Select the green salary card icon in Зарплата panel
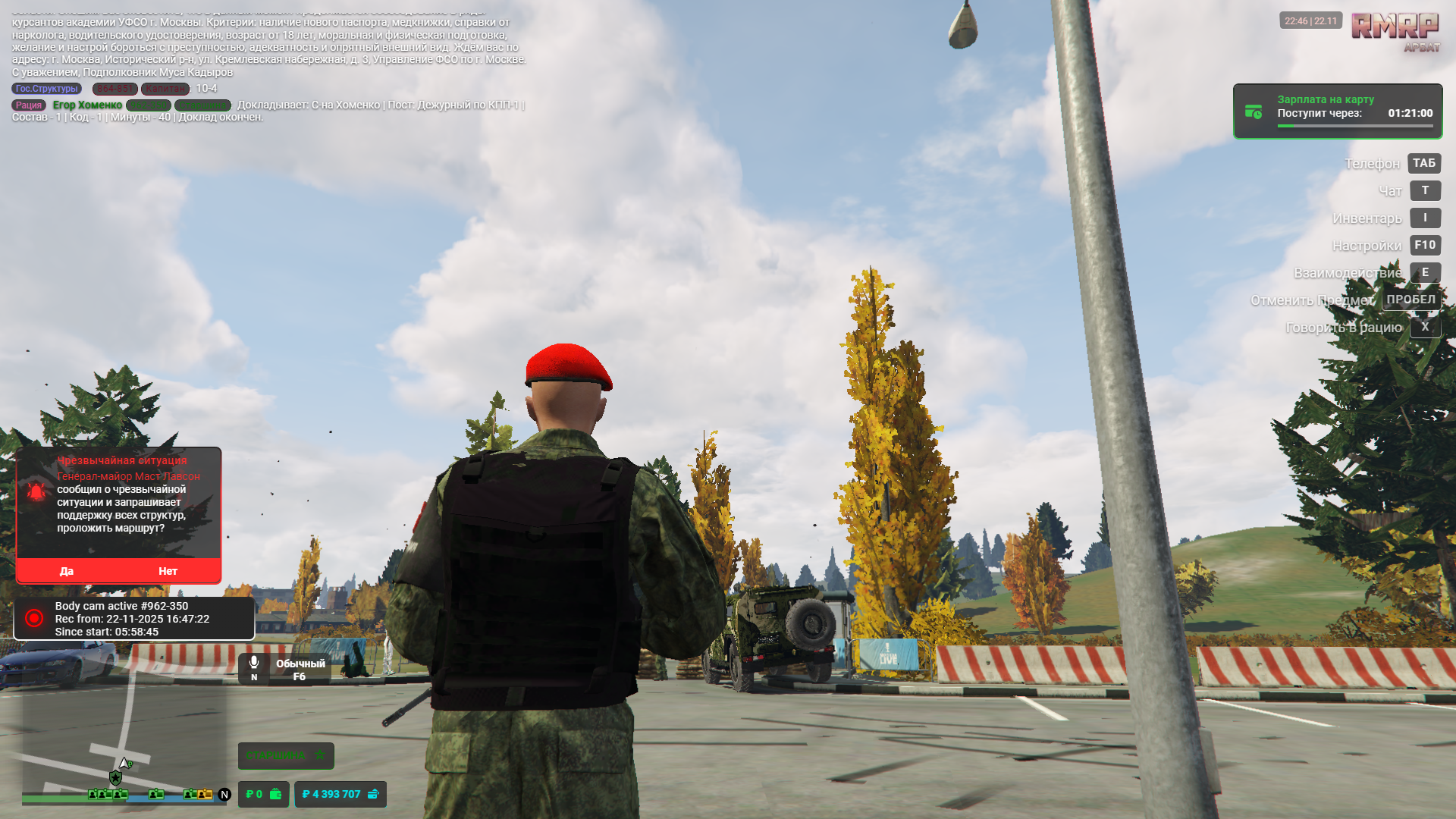1456x819 pixels. point(1254,111)
